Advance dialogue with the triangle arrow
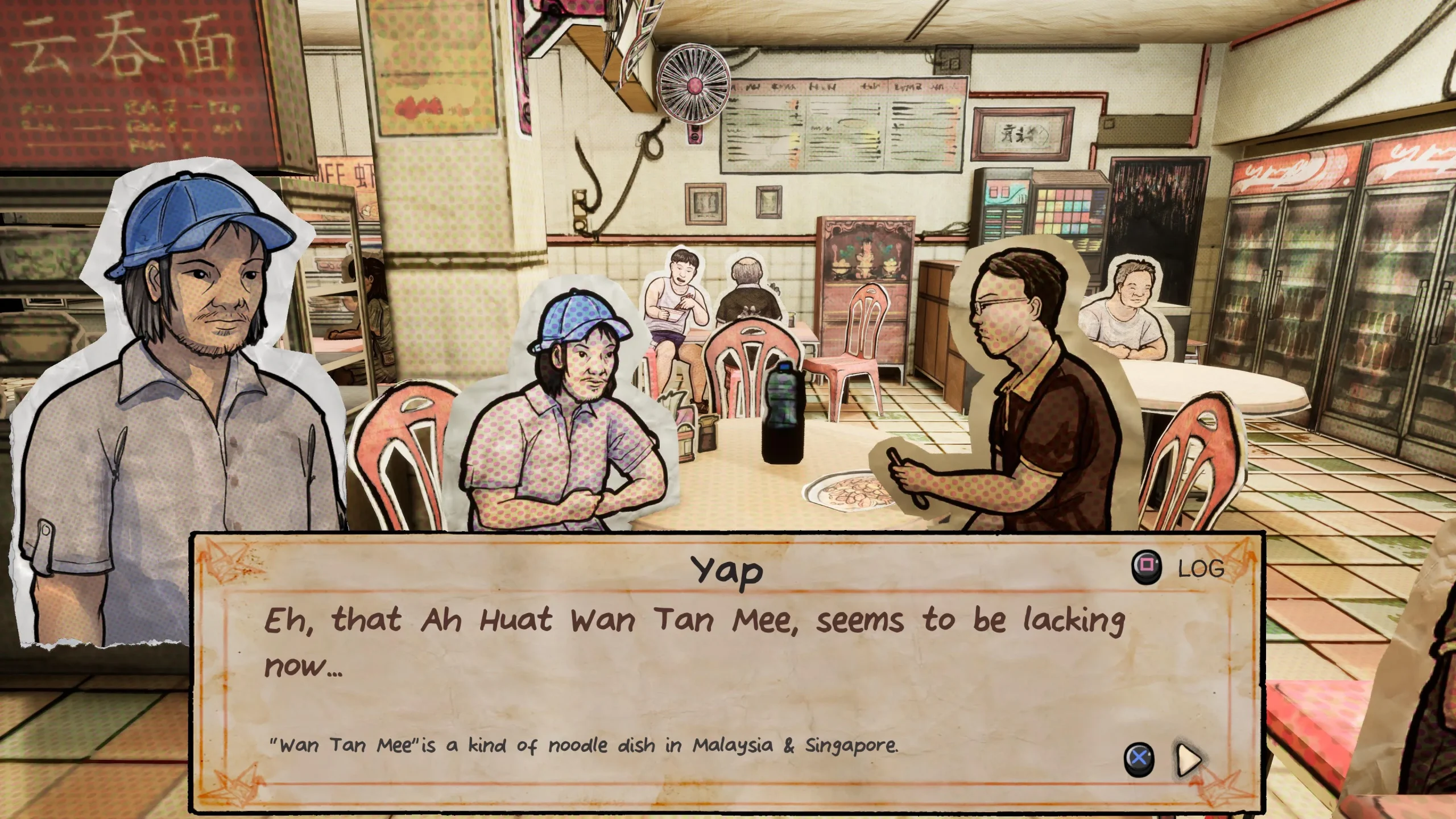Image resolution: width=1456 pixels, height=819 pixels. point(1189,759)
